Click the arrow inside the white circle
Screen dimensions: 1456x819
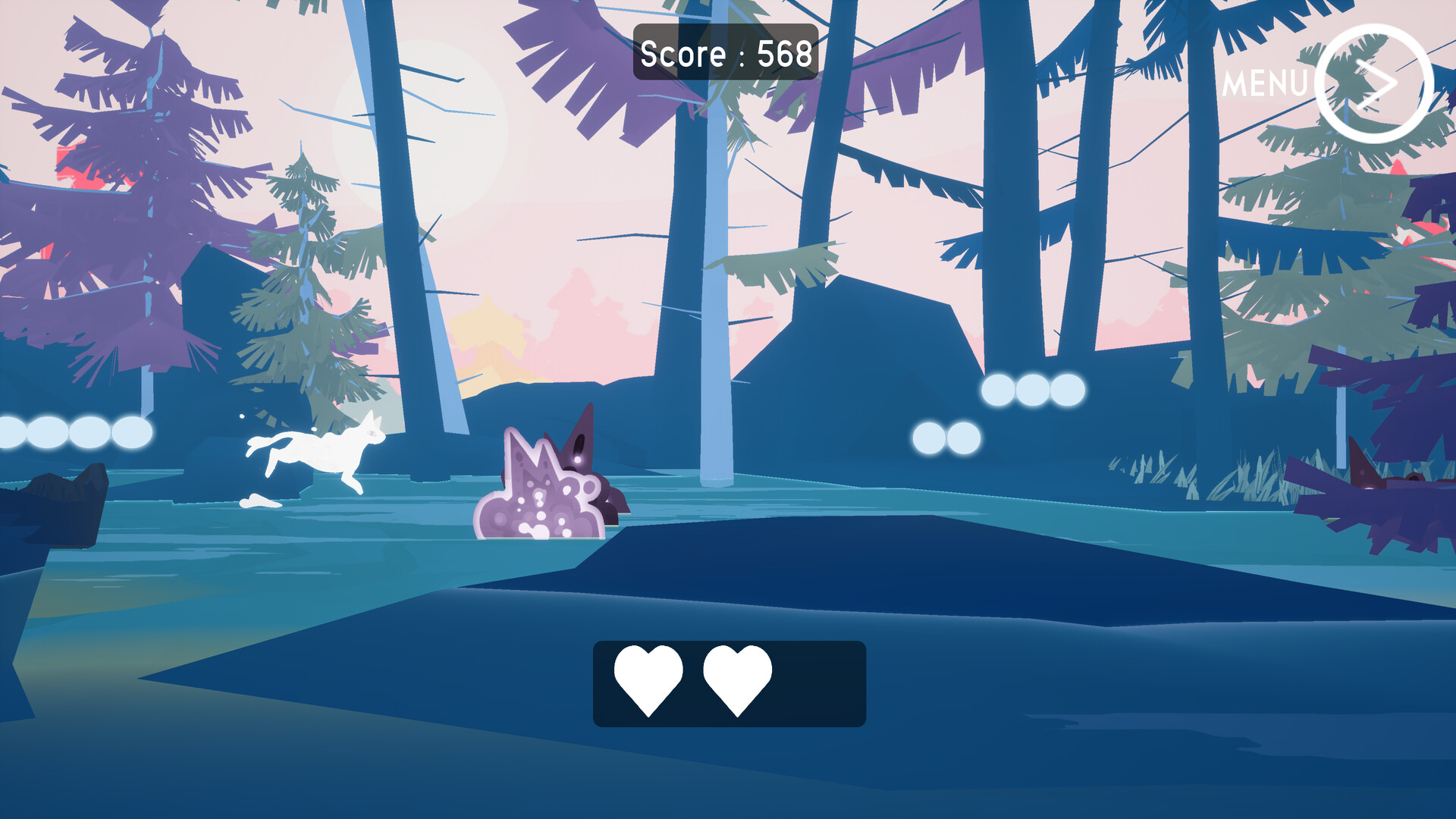tap(1375, 81)
